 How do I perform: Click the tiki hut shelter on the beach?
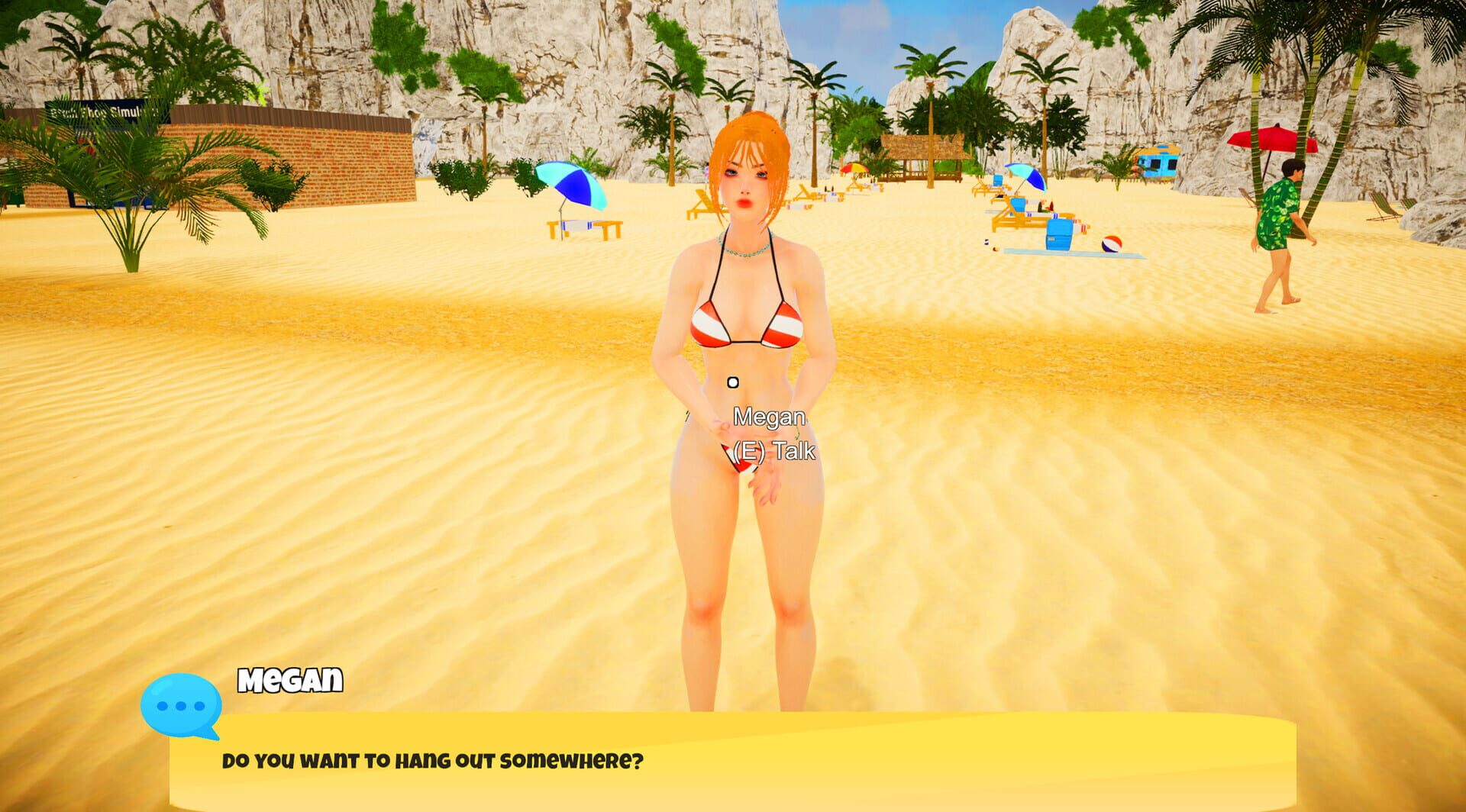(924, 150)
